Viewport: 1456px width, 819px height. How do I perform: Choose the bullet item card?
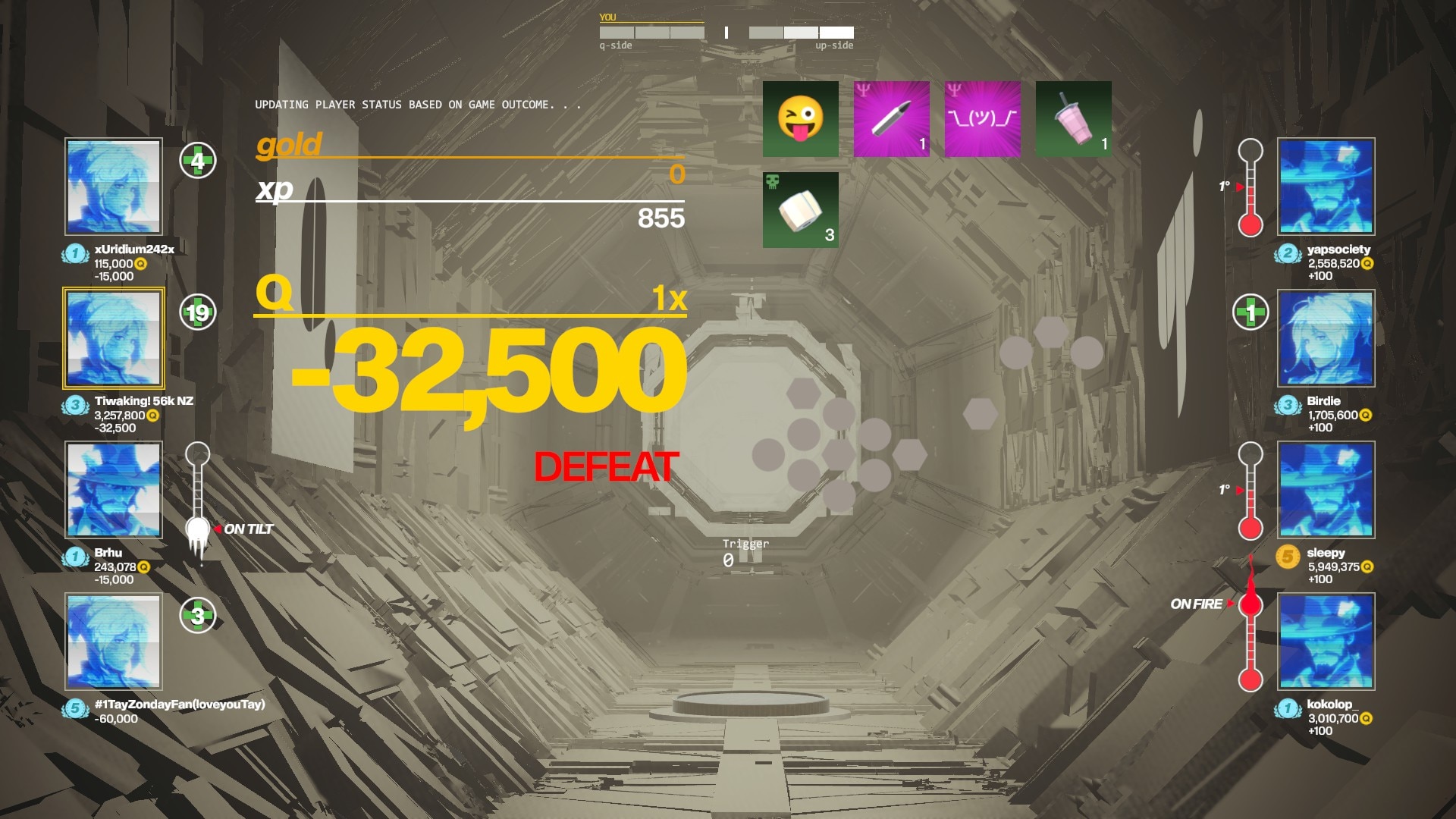coord(891,119)
